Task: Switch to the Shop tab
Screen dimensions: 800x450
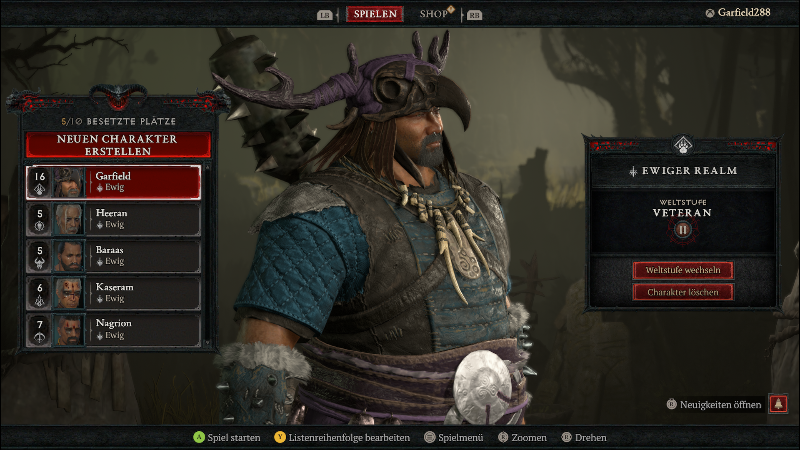Action: click(x=434, y=14)
